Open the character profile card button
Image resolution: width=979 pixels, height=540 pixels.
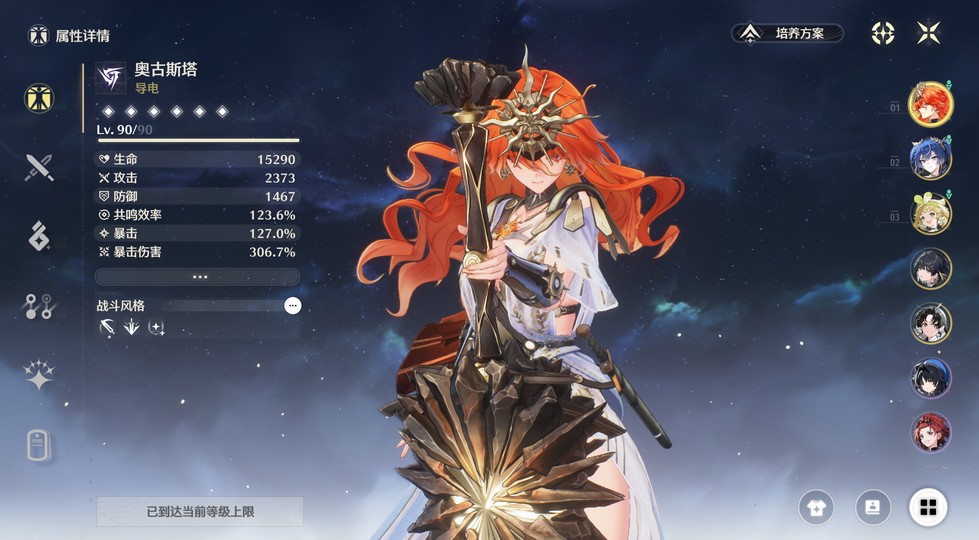pos(872,508)
